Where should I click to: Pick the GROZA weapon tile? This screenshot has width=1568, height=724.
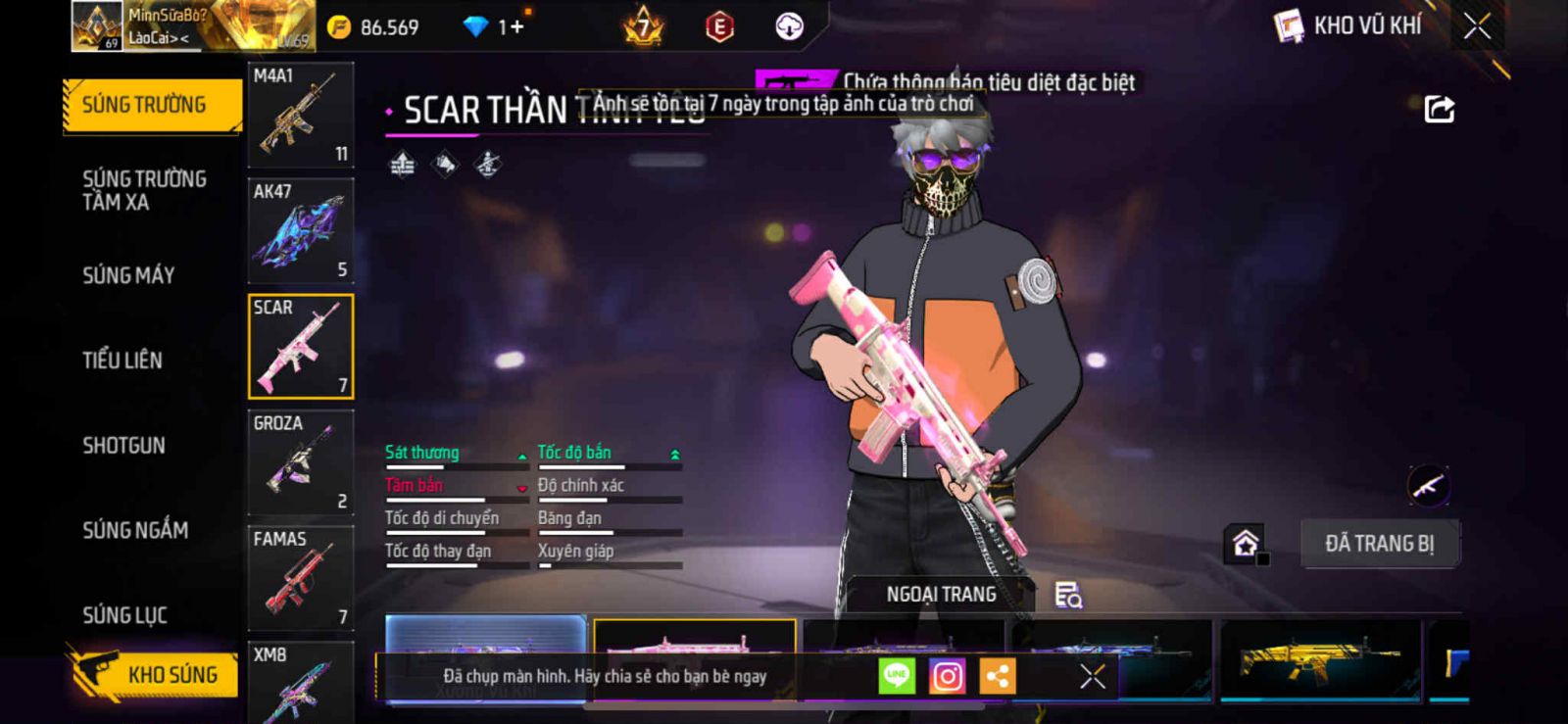300,462
